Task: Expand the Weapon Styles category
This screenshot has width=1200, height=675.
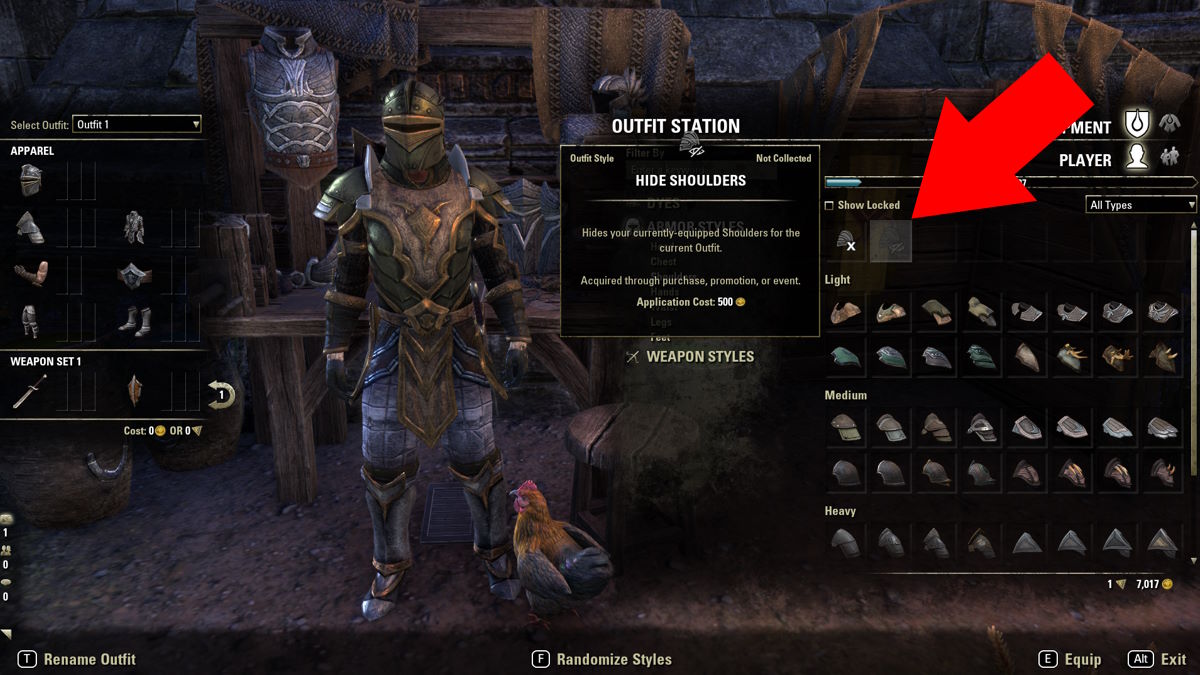Action: pos(699,356)
